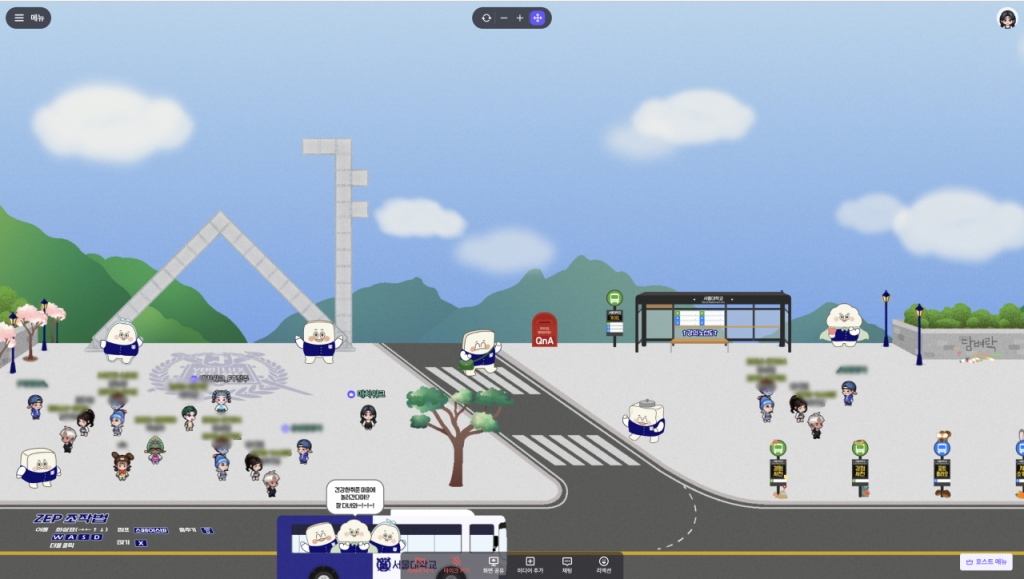Open the 리액션 reactions picker
The width and height of the screenshot is (1024, 579).
(604, 565)
